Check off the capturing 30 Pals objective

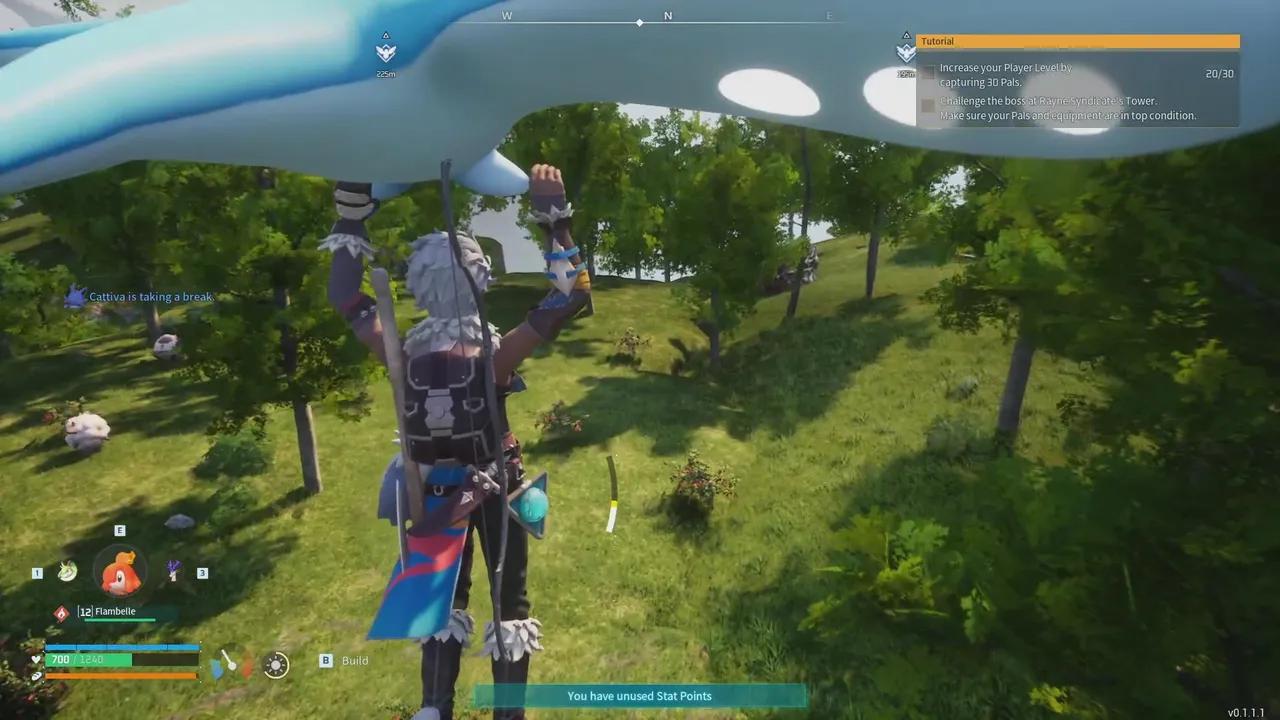click(928, 72)
